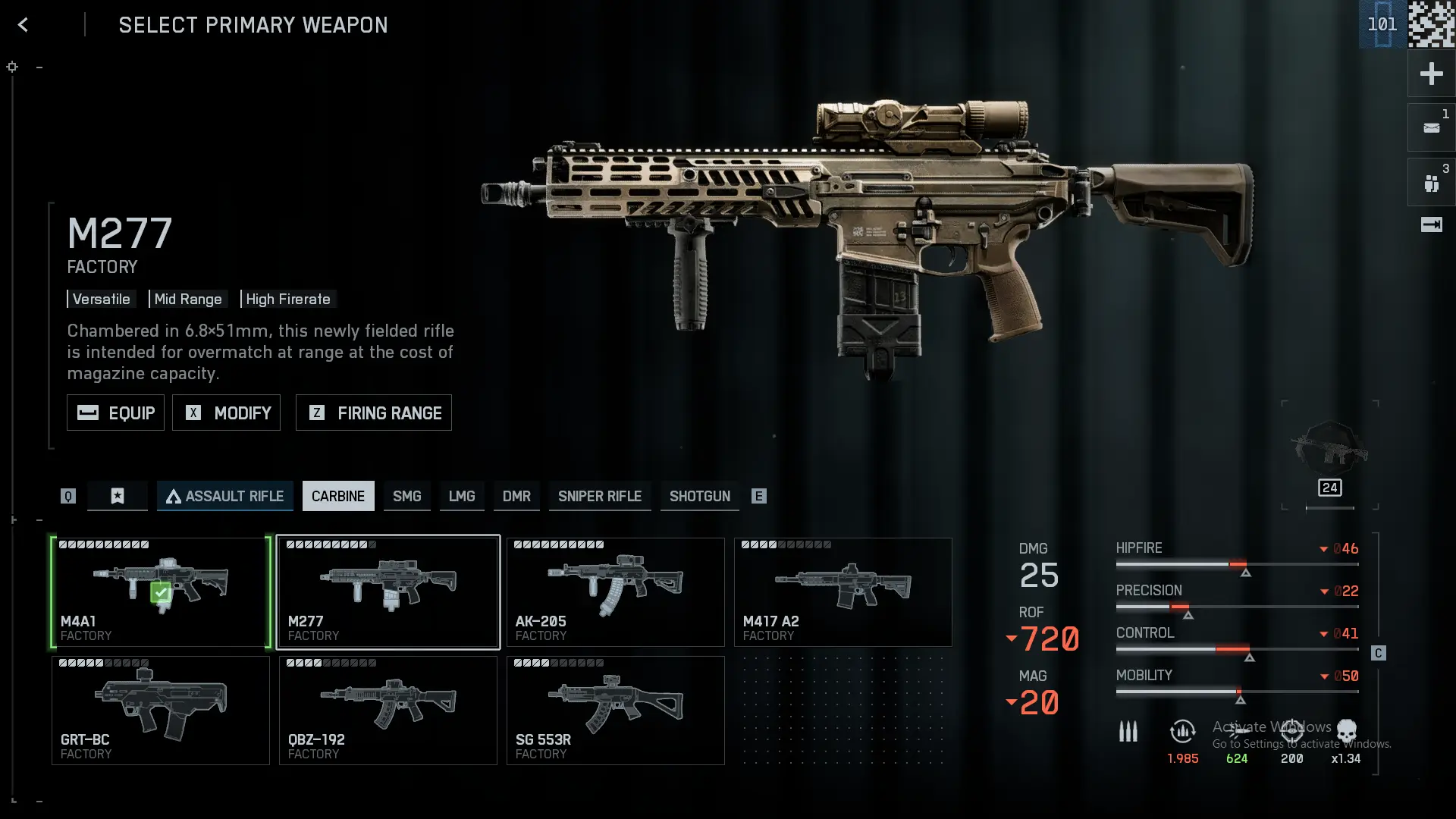Open the DMR weapon category
This screenshot has height=819, width=1456.
coord(516,496)
